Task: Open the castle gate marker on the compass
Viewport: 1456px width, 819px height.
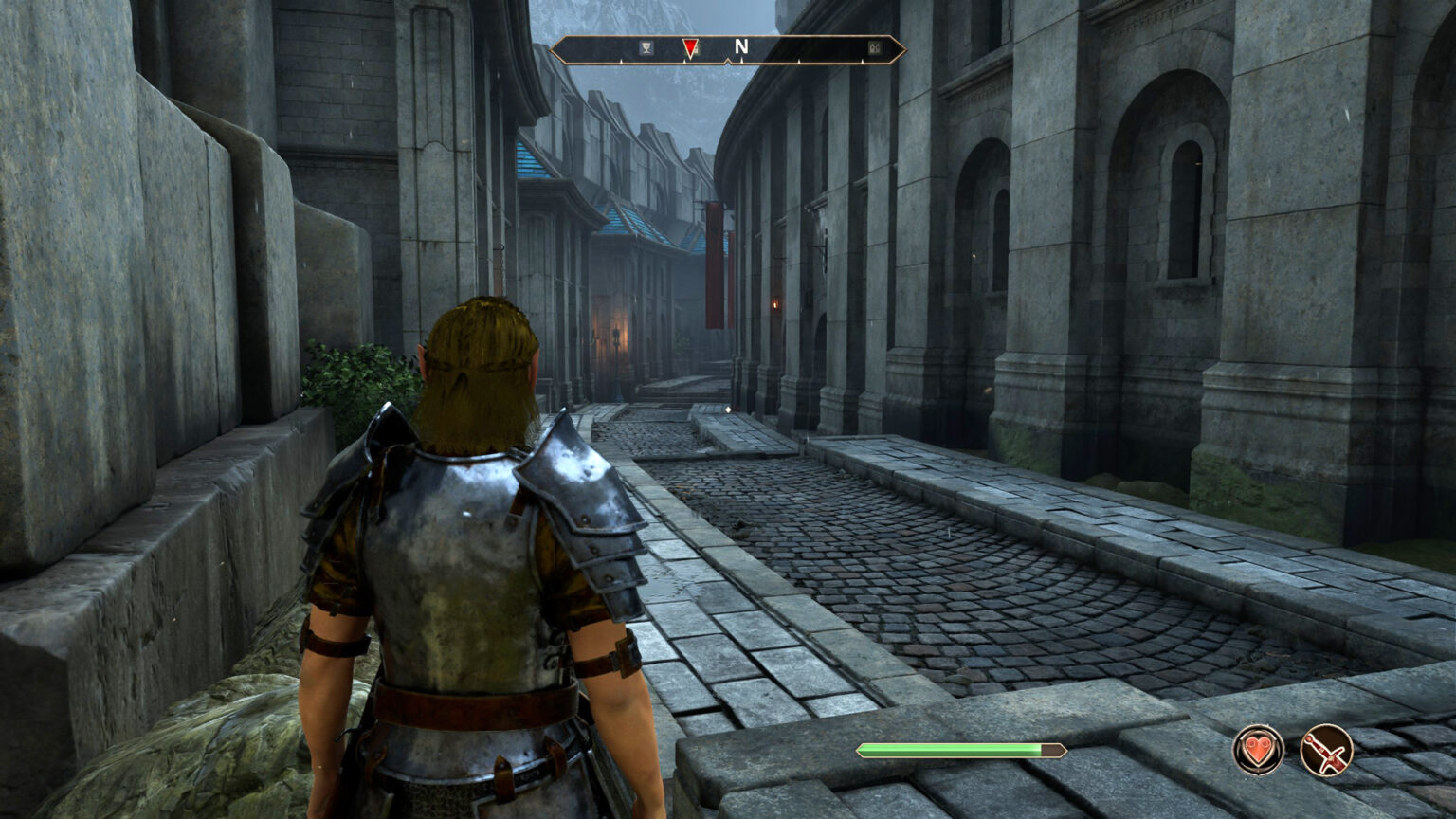Action: 873,47
